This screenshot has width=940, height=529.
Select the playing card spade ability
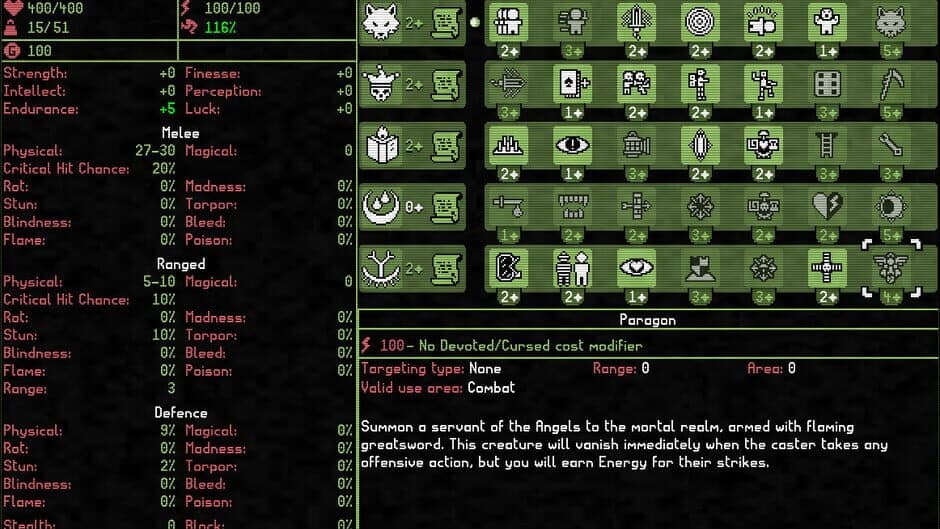[x=572, y=83]
